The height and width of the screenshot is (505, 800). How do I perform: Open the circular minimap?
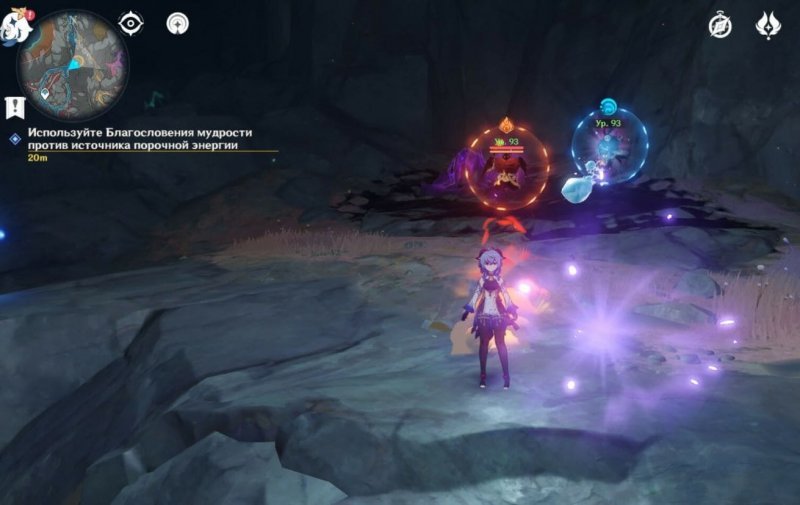click(x=72, y=65)
